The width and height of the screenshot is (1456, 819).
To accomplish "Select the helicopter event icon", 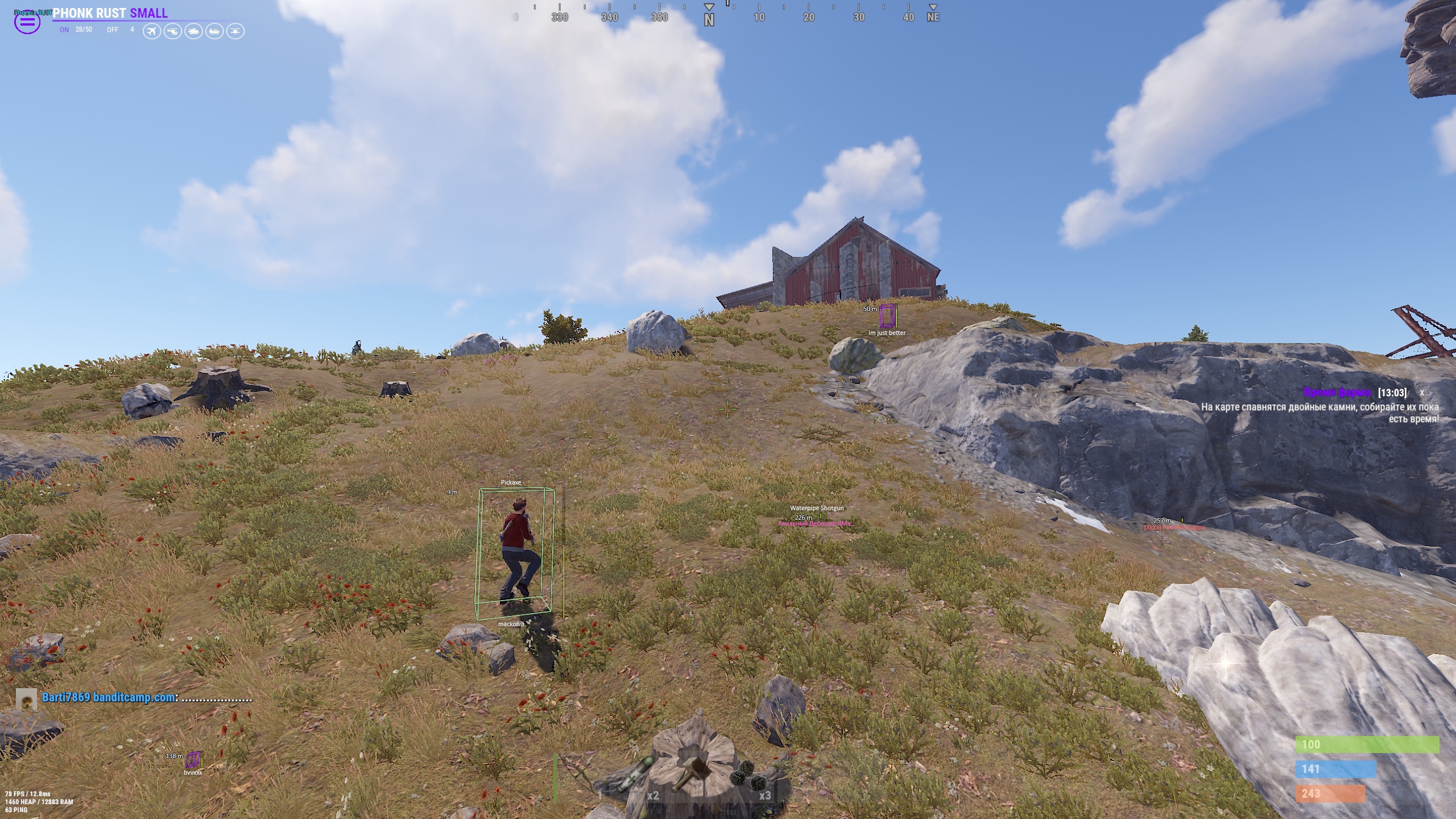I will [x=172, y=31].
